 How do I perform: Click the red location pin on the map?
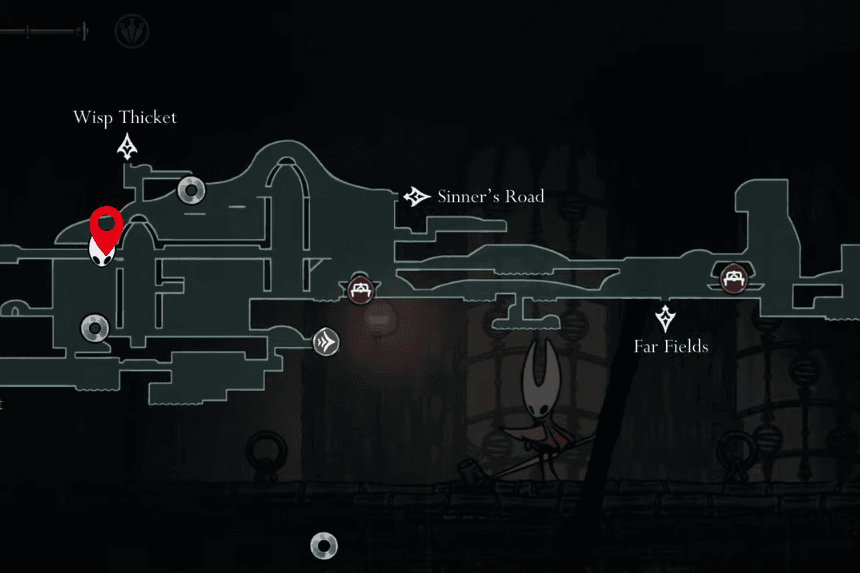click(106, 222)
